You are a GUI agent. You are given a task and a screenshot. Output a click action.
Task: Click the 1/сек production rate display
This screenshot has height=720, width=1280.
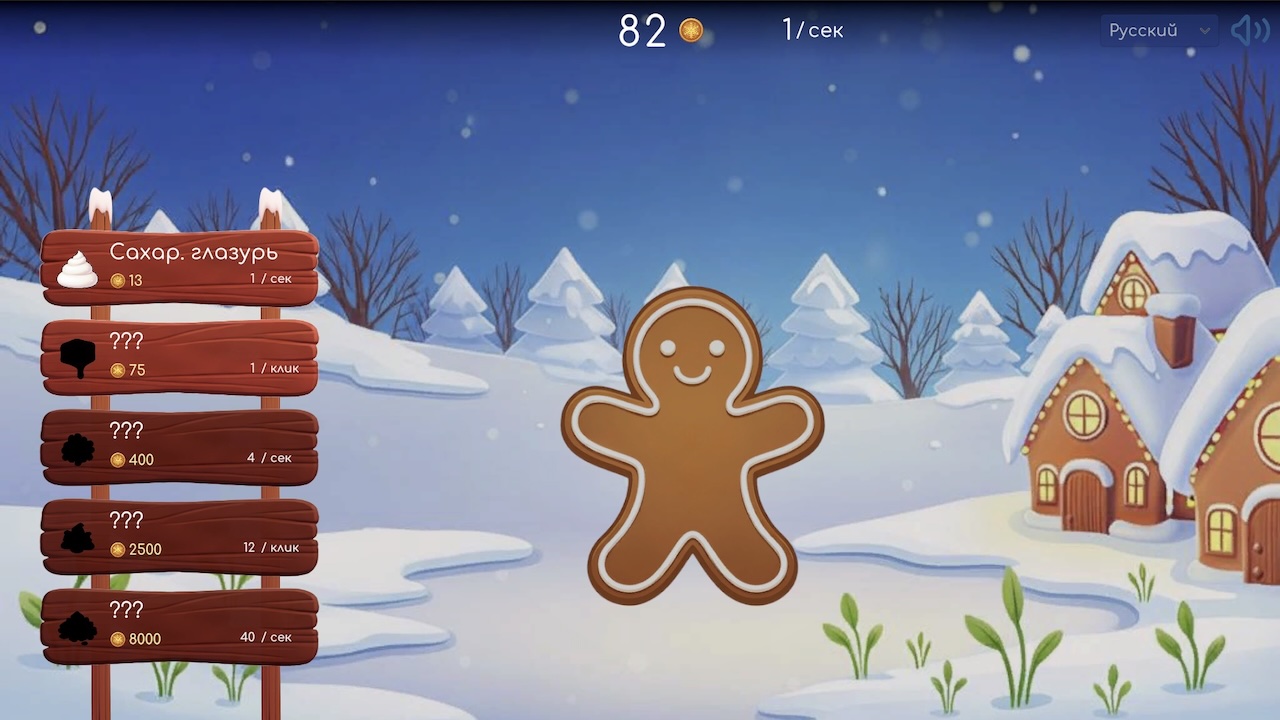coord(812,31)
